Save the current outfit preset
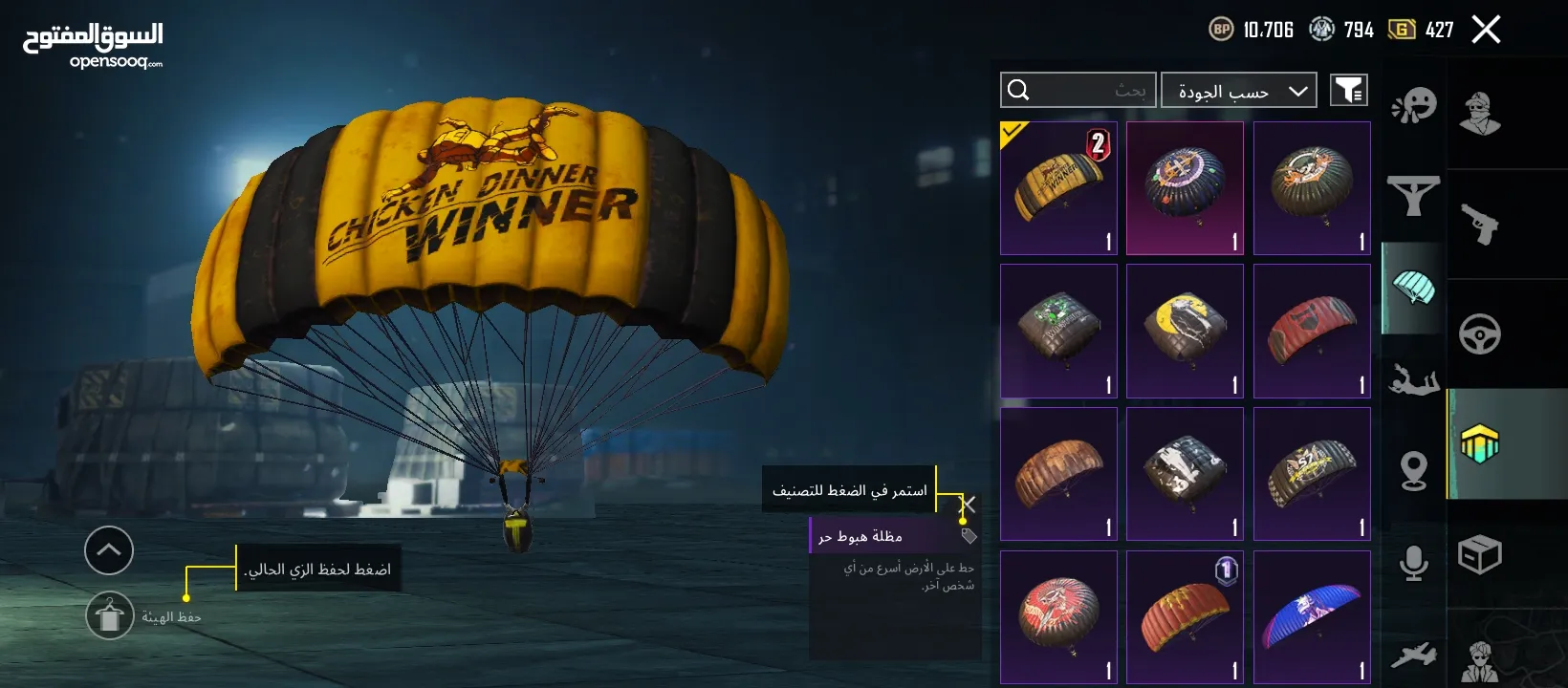Viewport: 1568px width, 688px height. coord(110,616)
